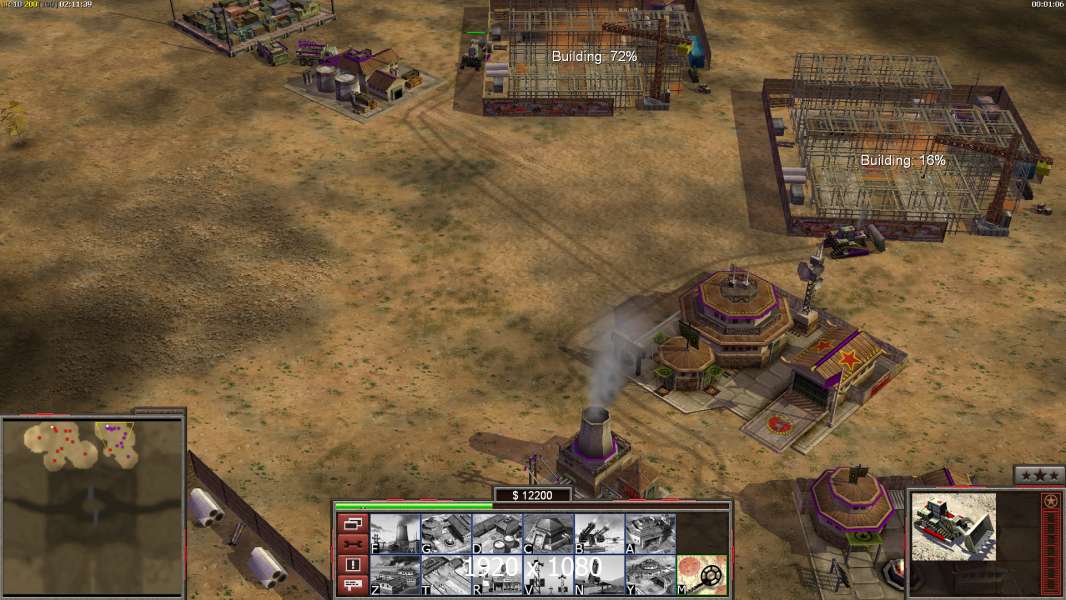The image size is (1066, 600).
Task: Select the build icon labeled G
Action: coord(446,533)
